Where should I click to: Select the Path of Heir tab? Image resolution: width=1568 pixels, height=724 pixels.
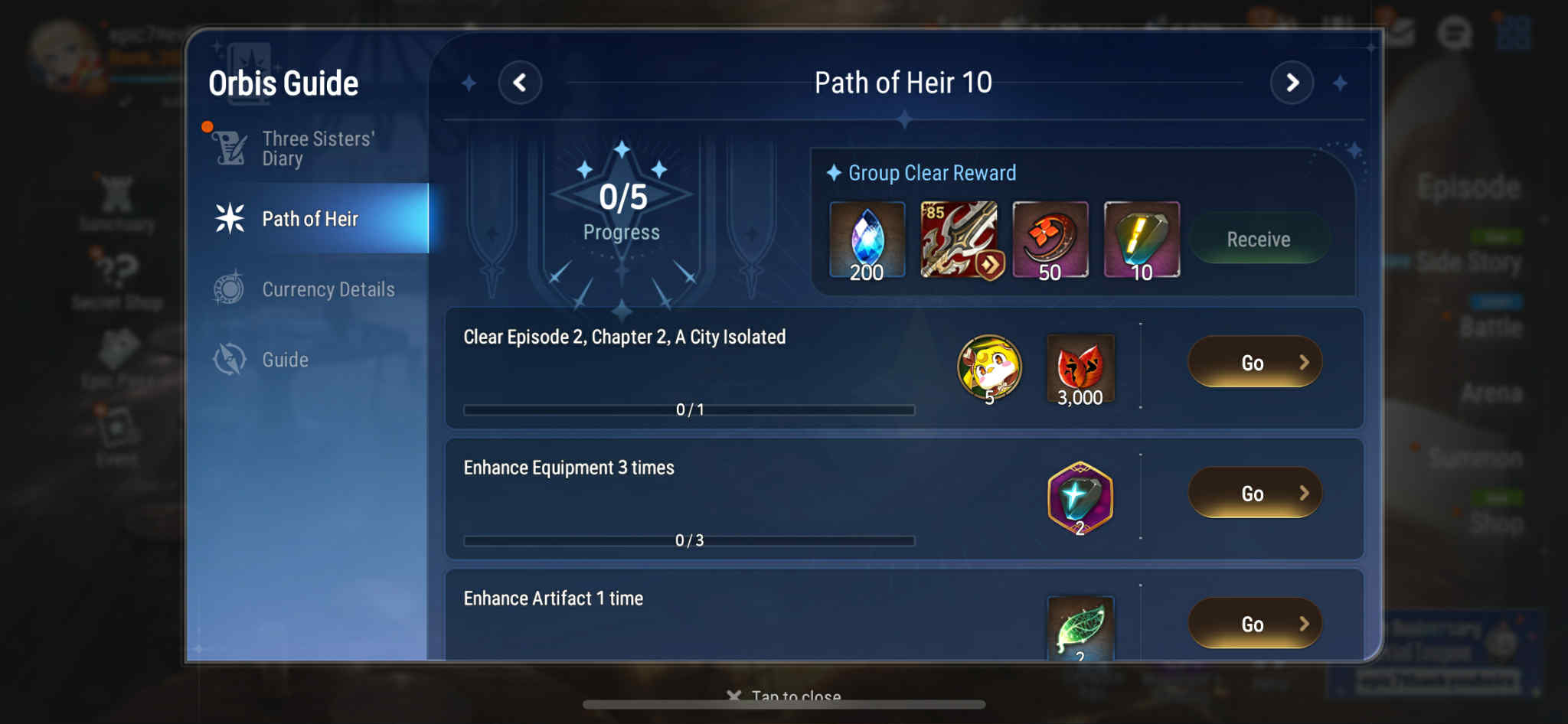coord(310,219)
